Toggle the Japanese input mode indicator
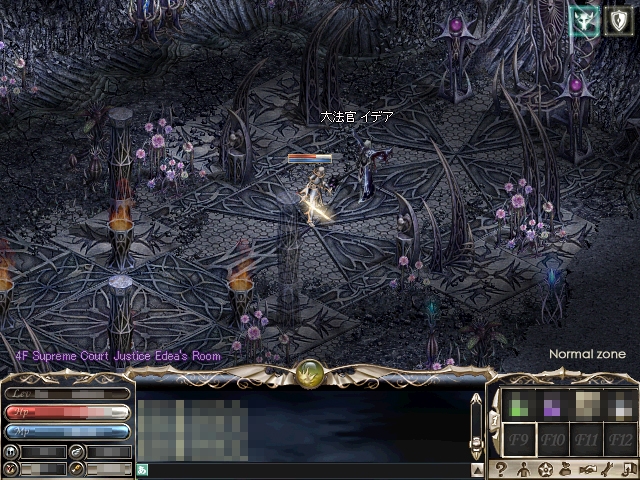640x480 pixels. click(x=143, y=469)
